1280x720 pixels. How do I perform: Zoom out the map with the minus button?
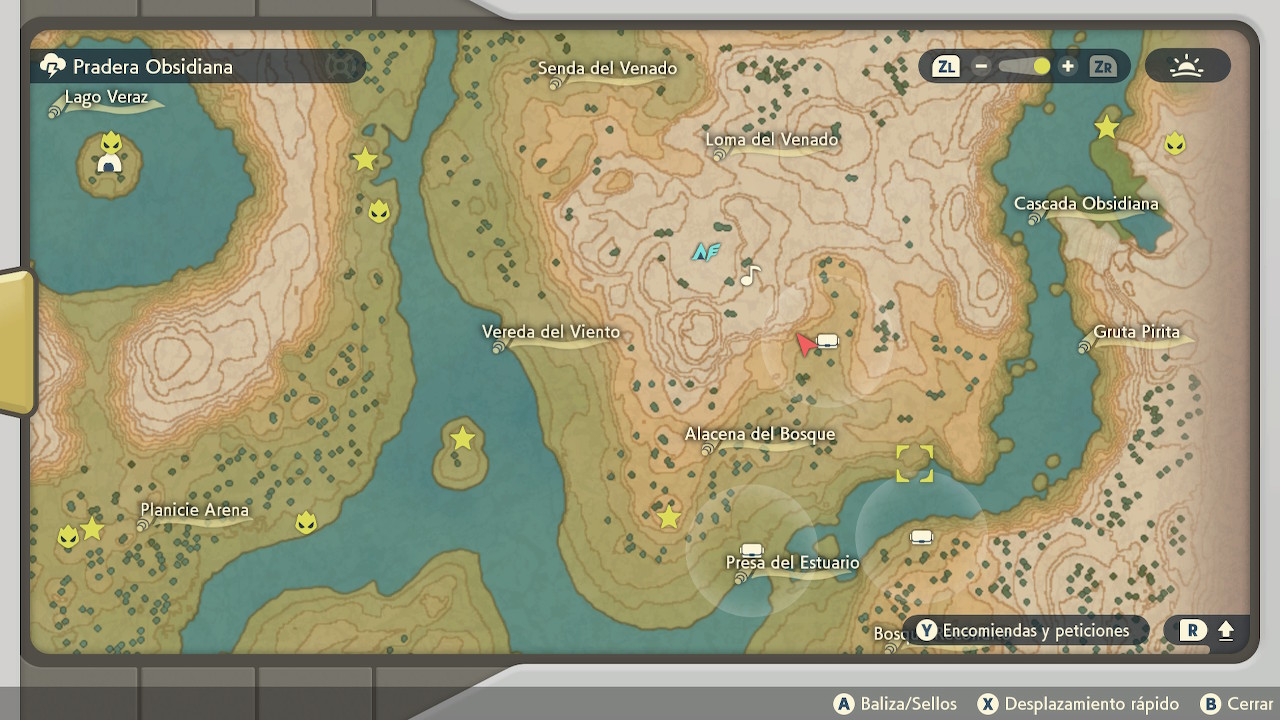click(x=981, y=67)
